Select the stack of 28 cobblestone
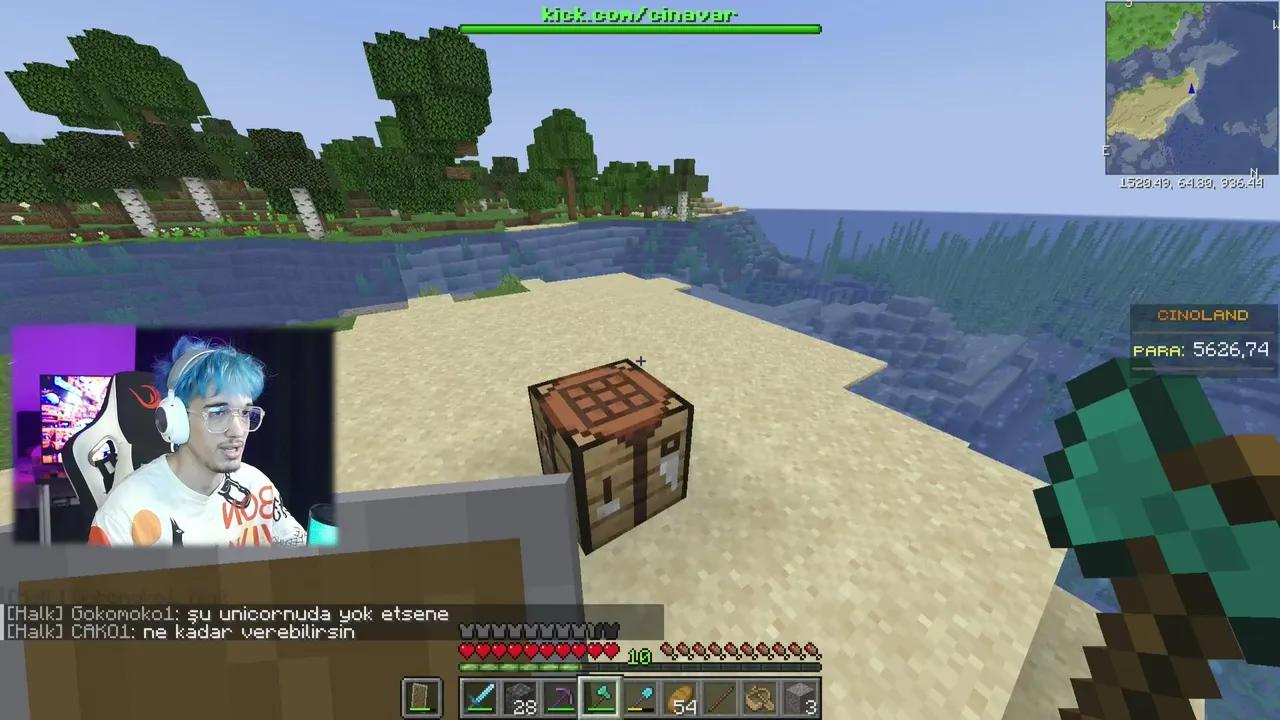The image size is (1280, 720). [x=520, y=697]
